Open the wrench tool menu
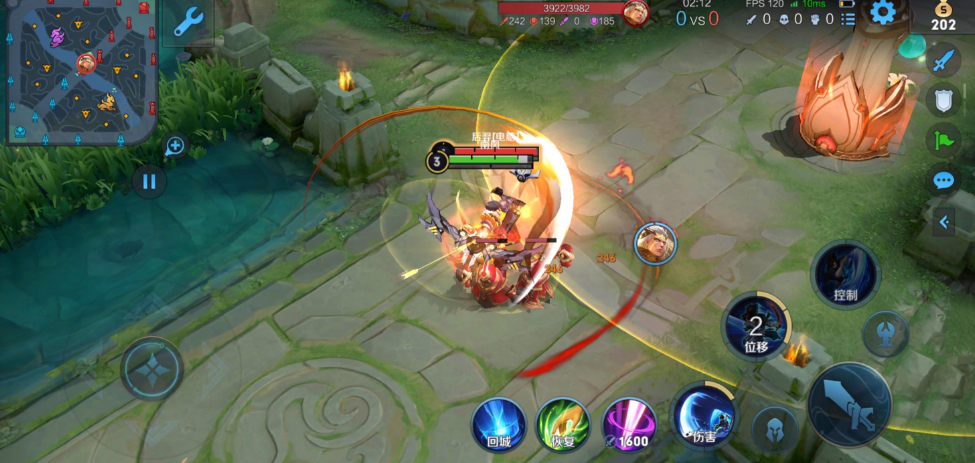The width and height of the screenshot is (975, 463). tap(188, 21)
